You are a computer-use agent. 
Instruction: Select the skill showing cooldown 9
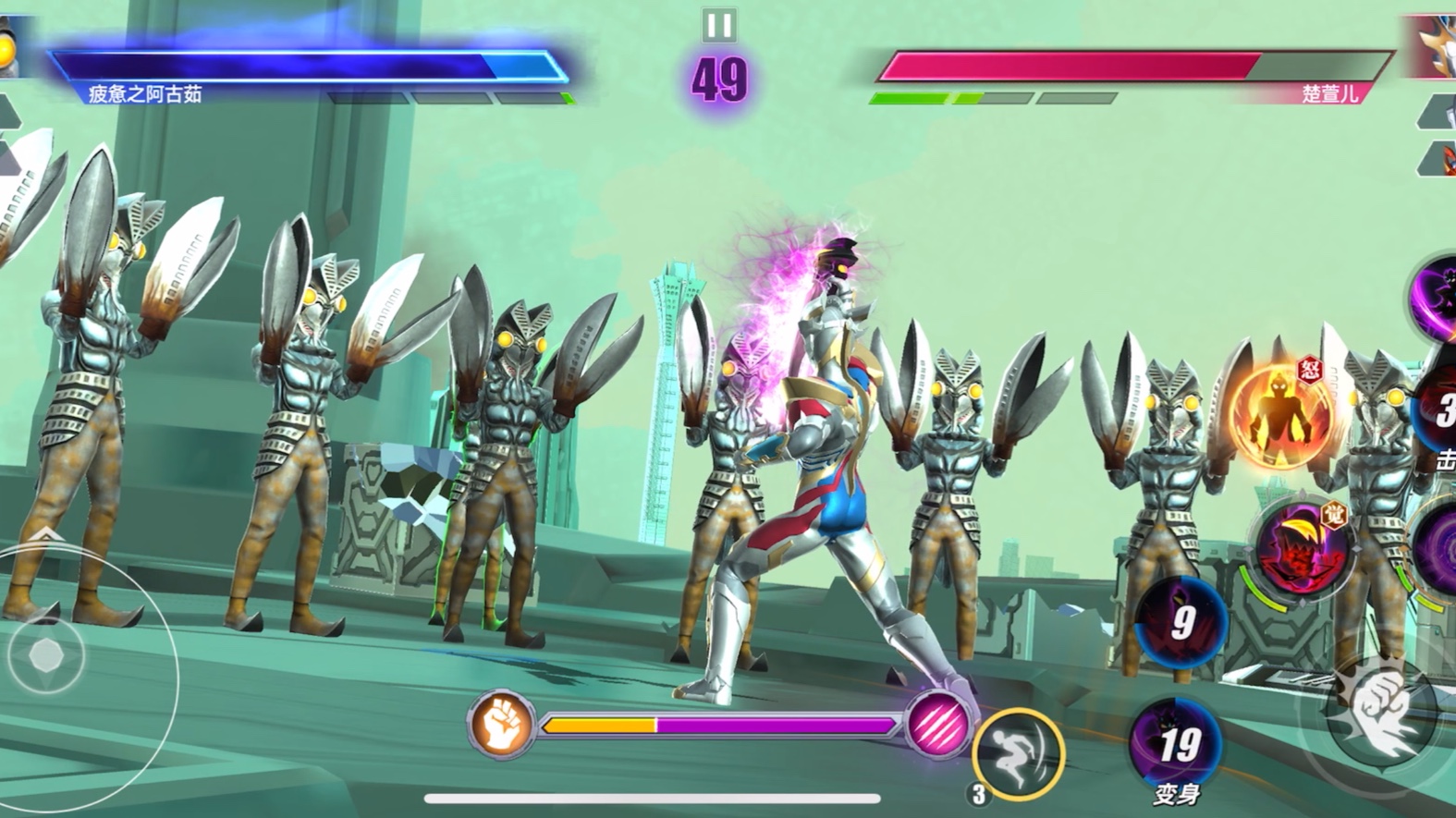pyautogui.click(x=1181, y=623)
